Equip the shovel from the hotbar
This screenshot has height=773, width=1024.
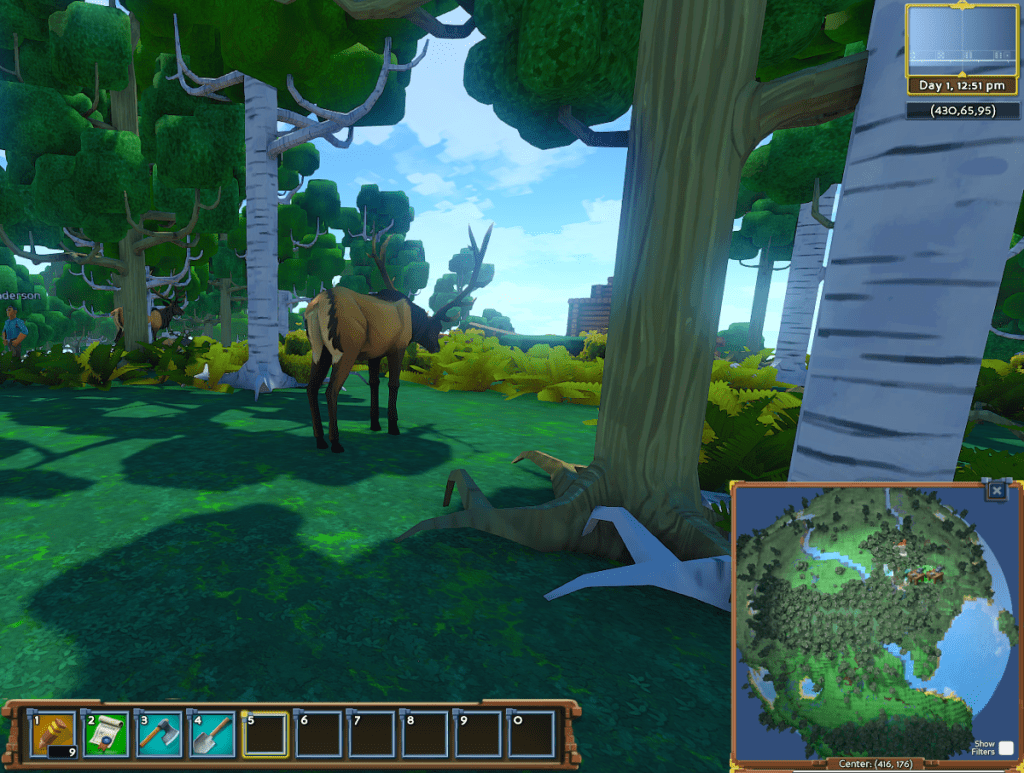point(212,735)
